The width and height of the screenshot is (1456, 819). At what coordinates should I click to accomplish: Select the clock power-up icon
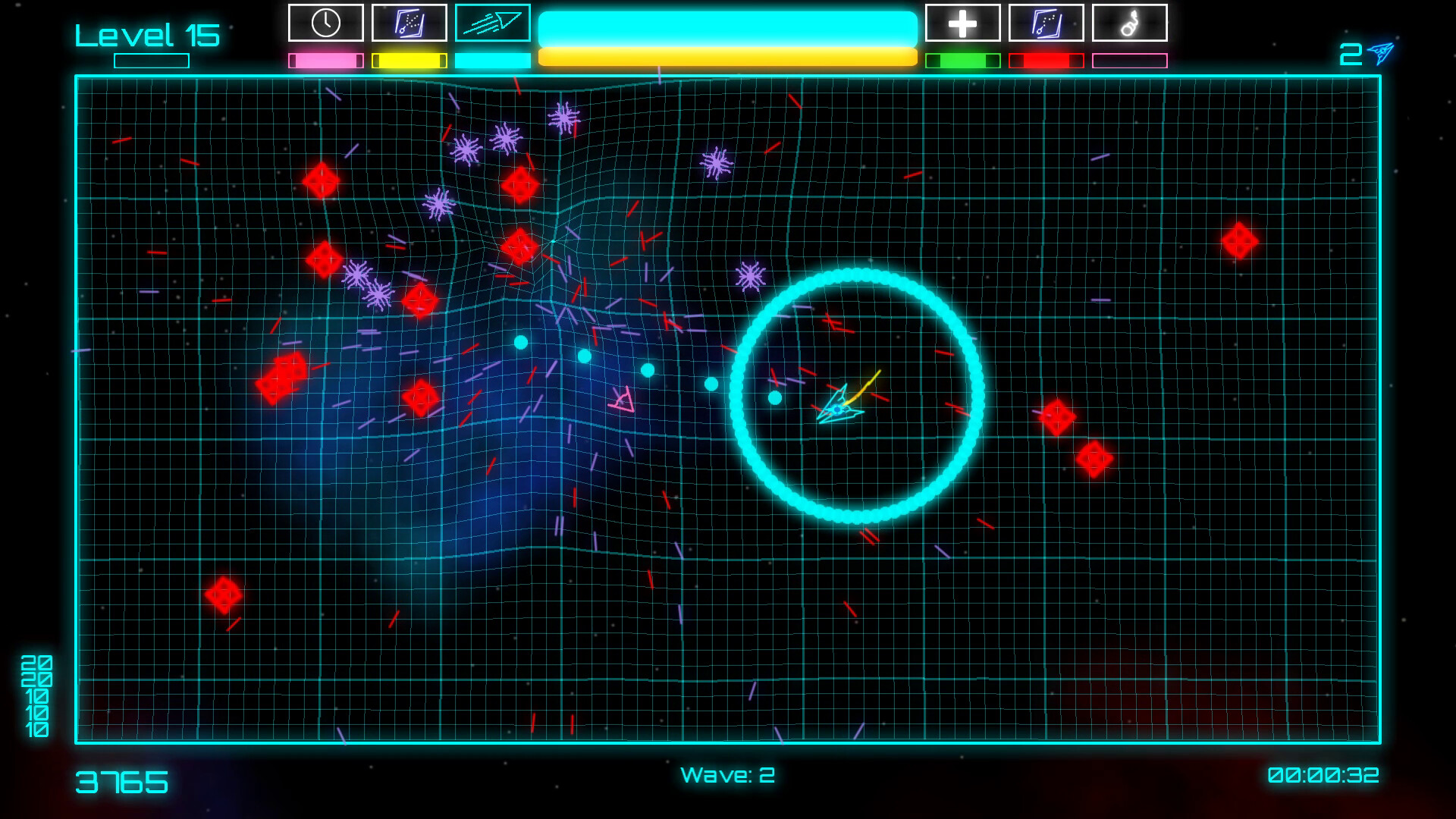click(x=326, y=23)
